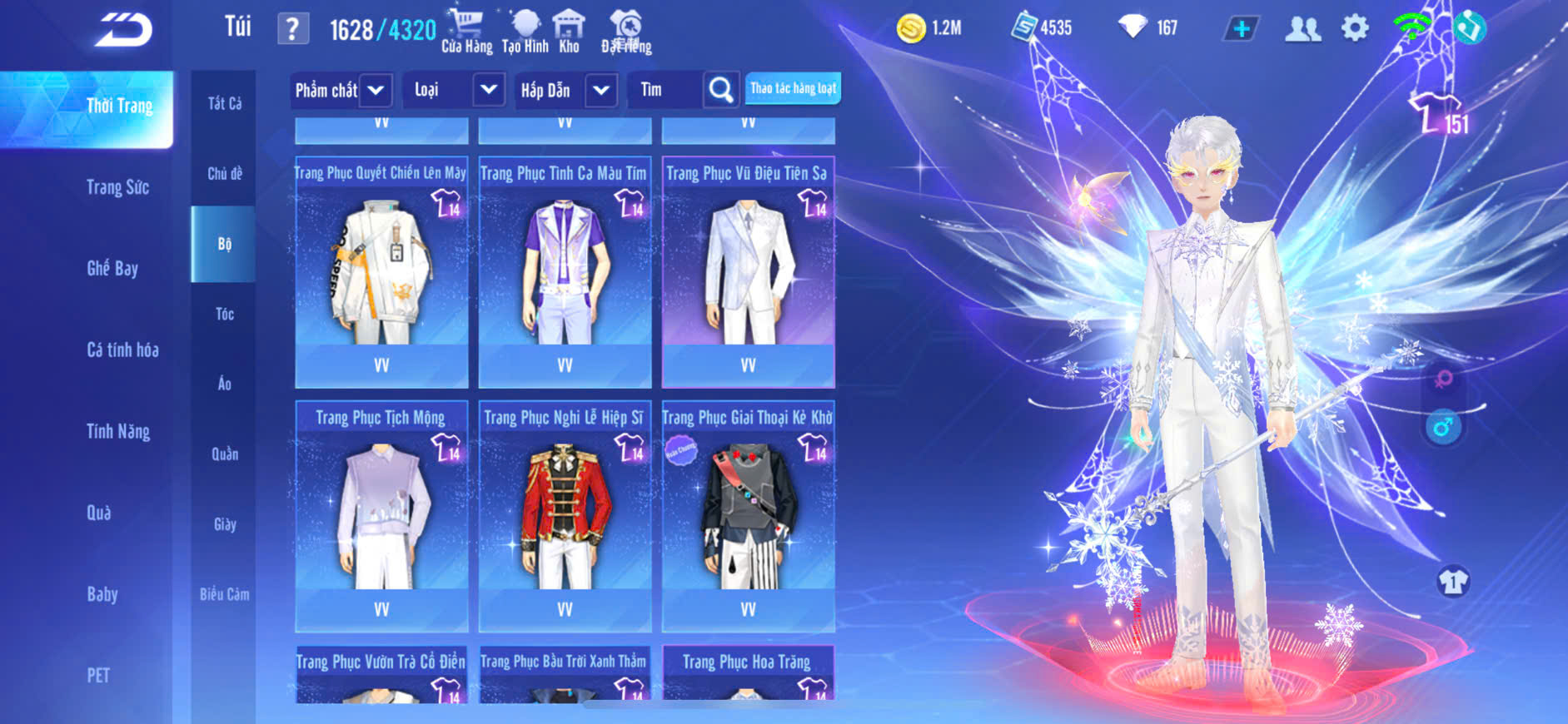
Task: Click the blue plus add-currency button
Action: [x=1241, y=28]
